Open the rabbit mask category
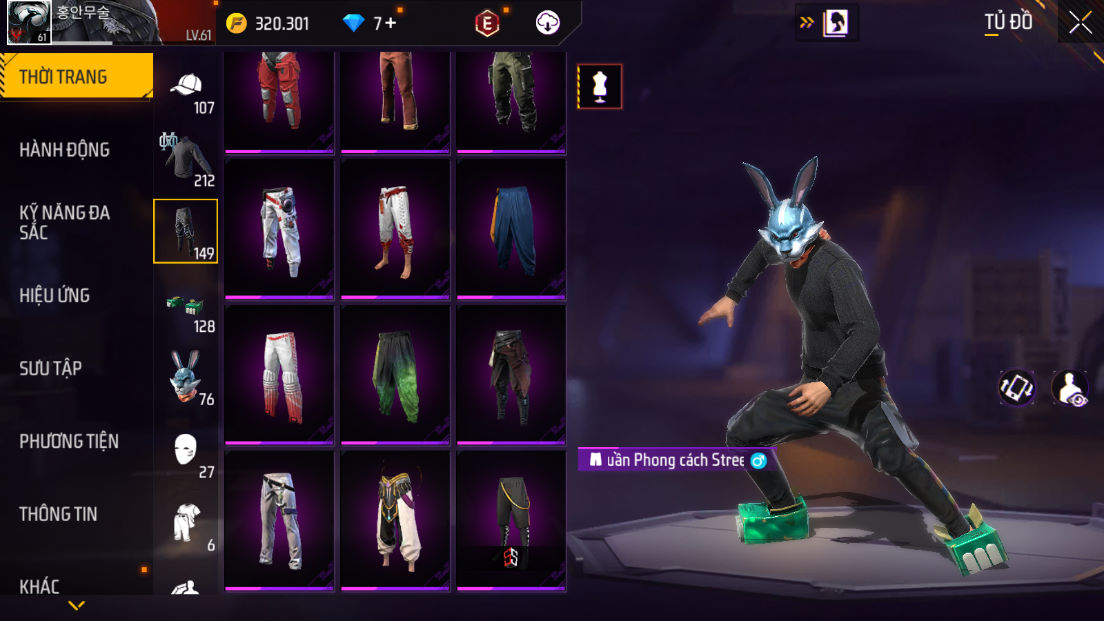1104x621 pixels. tap(187, 378)
